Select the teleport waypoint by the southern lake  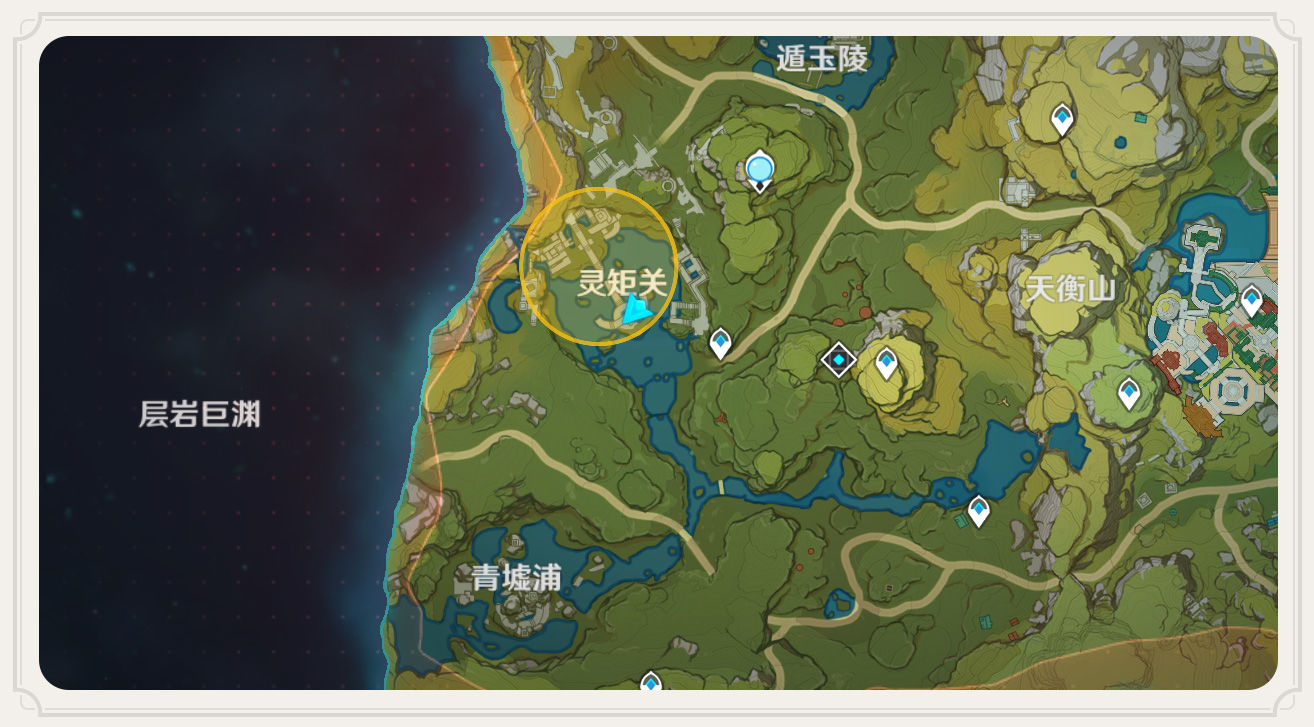click(977, 508)
